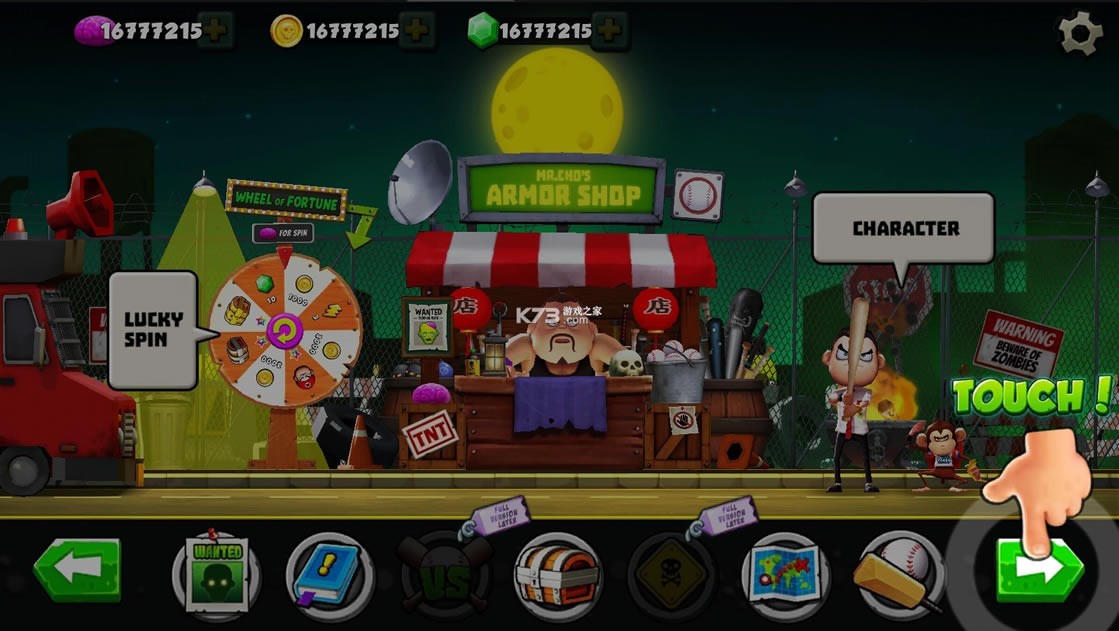Viewport: 1119px width, 631px height.
Task: Choose the baseball and bat icon
Action: tap(900, 576)
